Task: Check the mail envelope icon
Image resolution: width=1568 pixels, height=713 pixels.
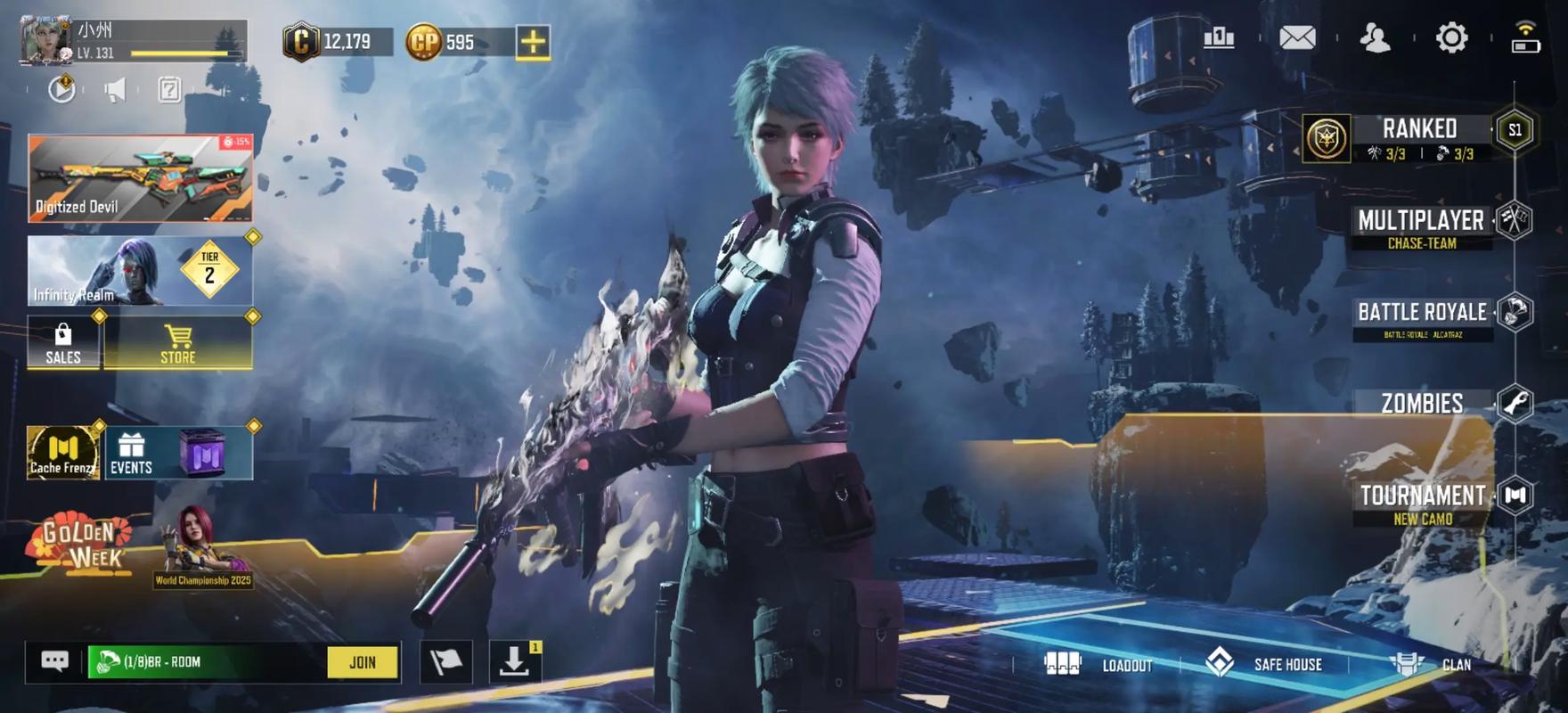Action: point(1297,38)
